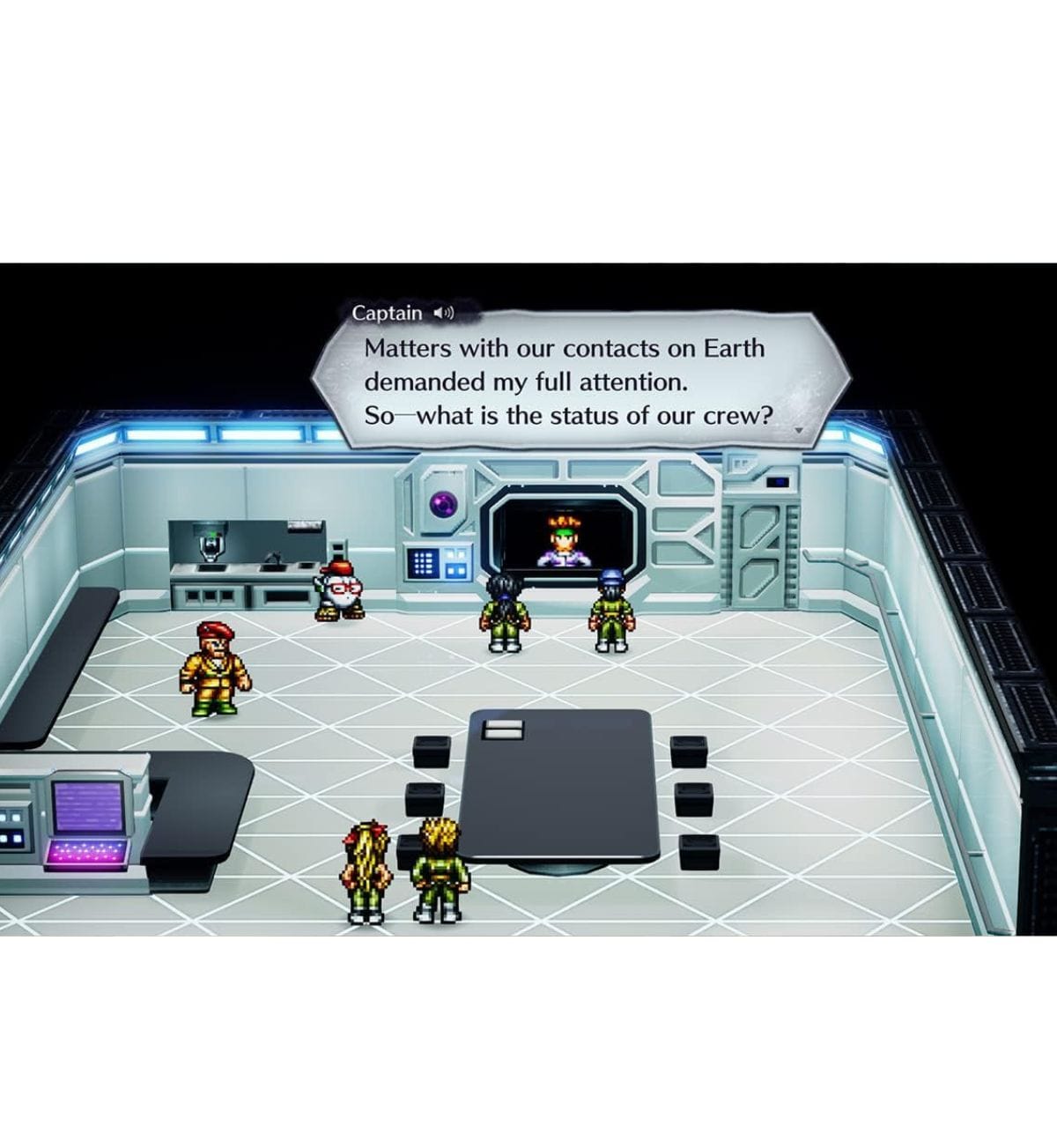Click the speaker icon beside Captain's name
1057x1148 pixels.
pyautogui.click(x=444, y=313)
